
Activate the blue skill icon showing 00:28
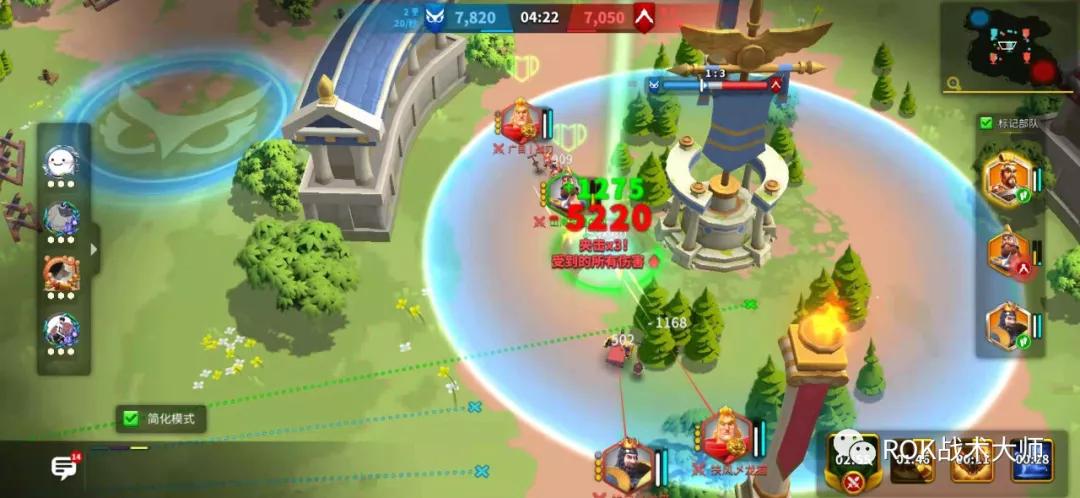tap(1030, 462)
